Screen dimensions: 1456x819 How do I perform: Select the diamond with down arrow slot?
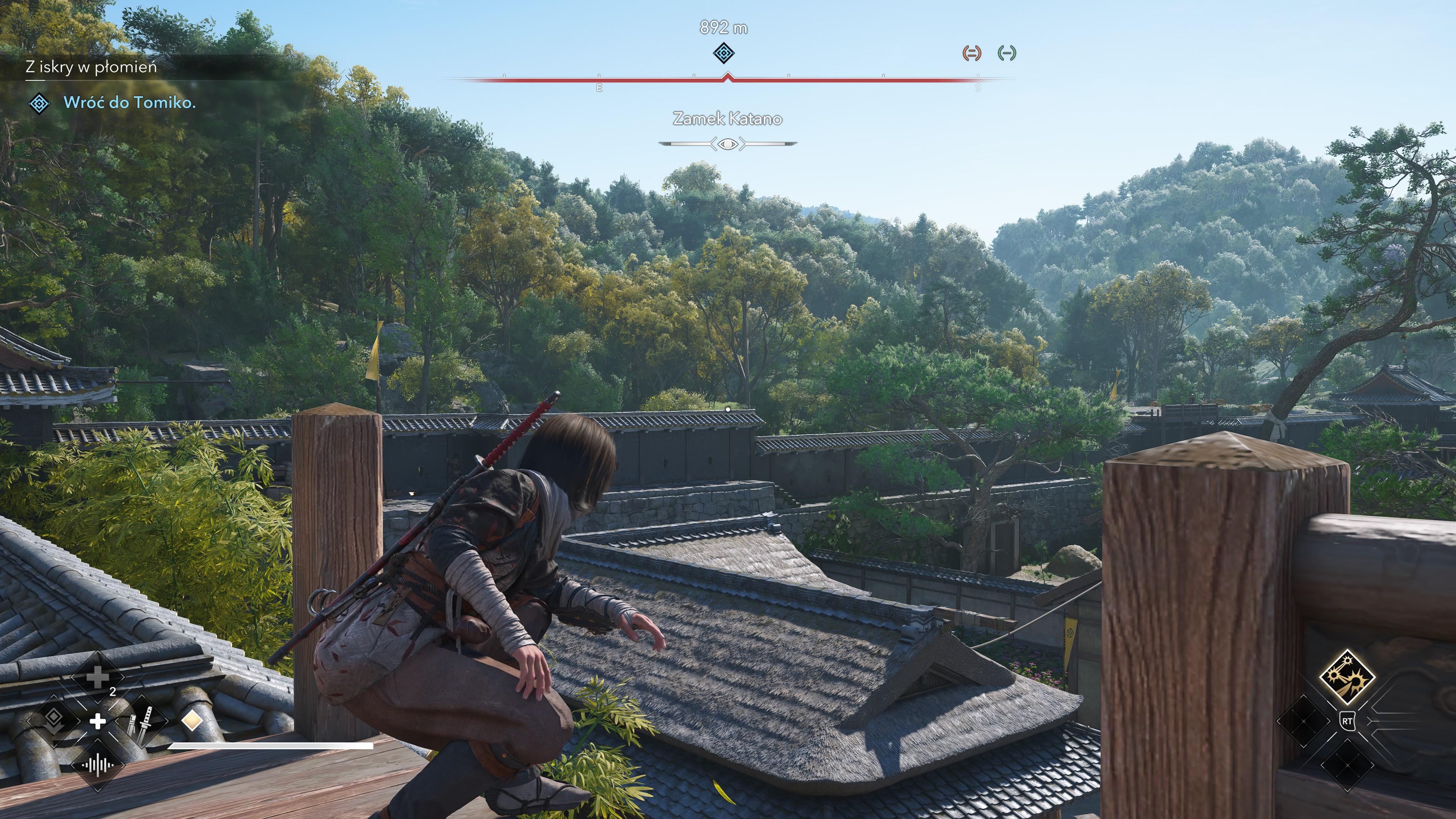[54, 720]
